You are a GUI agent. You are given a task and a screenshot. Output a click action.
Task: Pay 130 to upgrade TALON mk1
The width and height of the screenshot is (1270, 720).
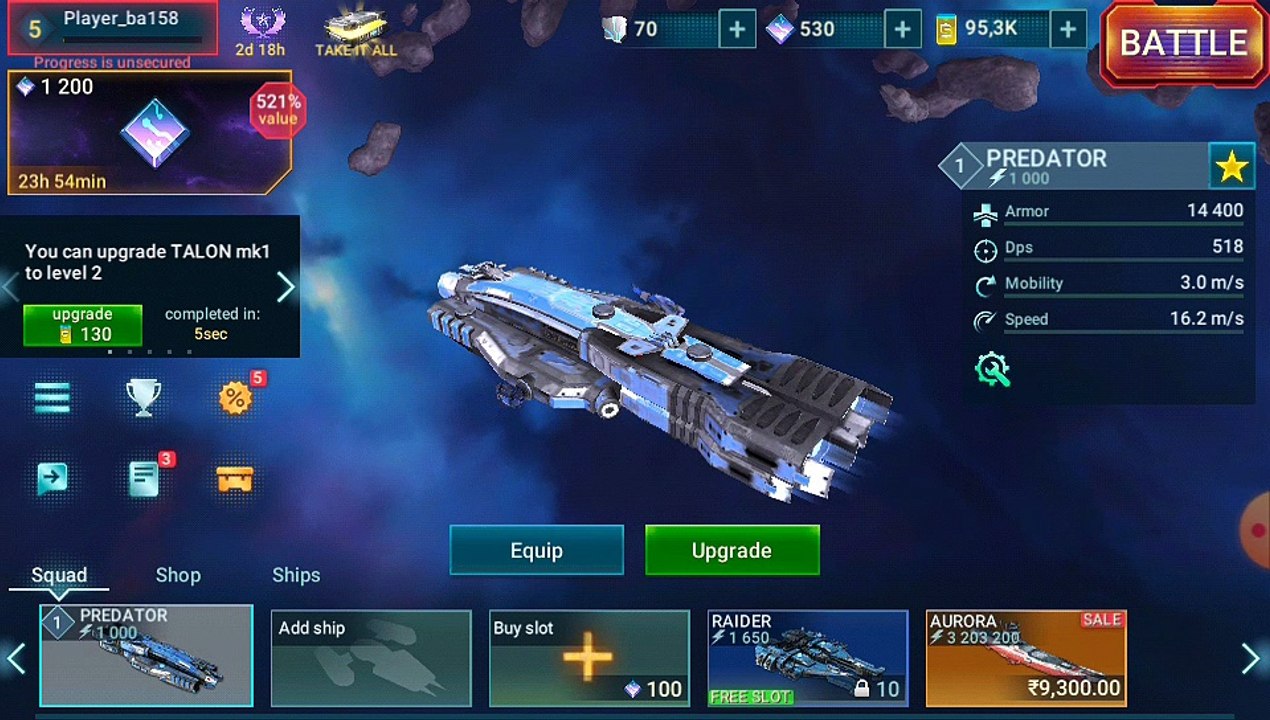83,325
